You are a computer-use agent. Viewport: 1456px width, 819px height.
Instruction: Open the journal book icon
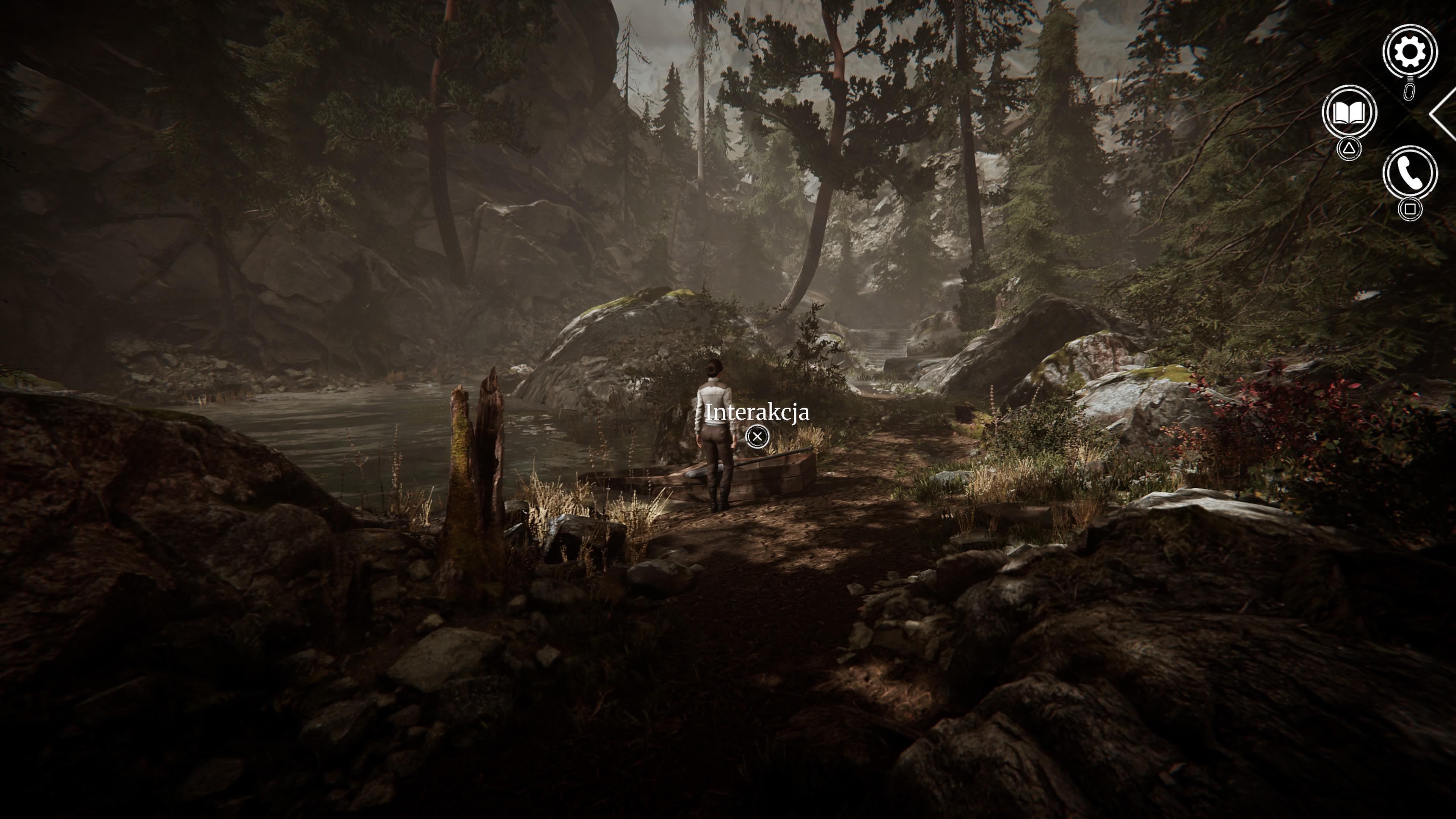[1349, 113]
